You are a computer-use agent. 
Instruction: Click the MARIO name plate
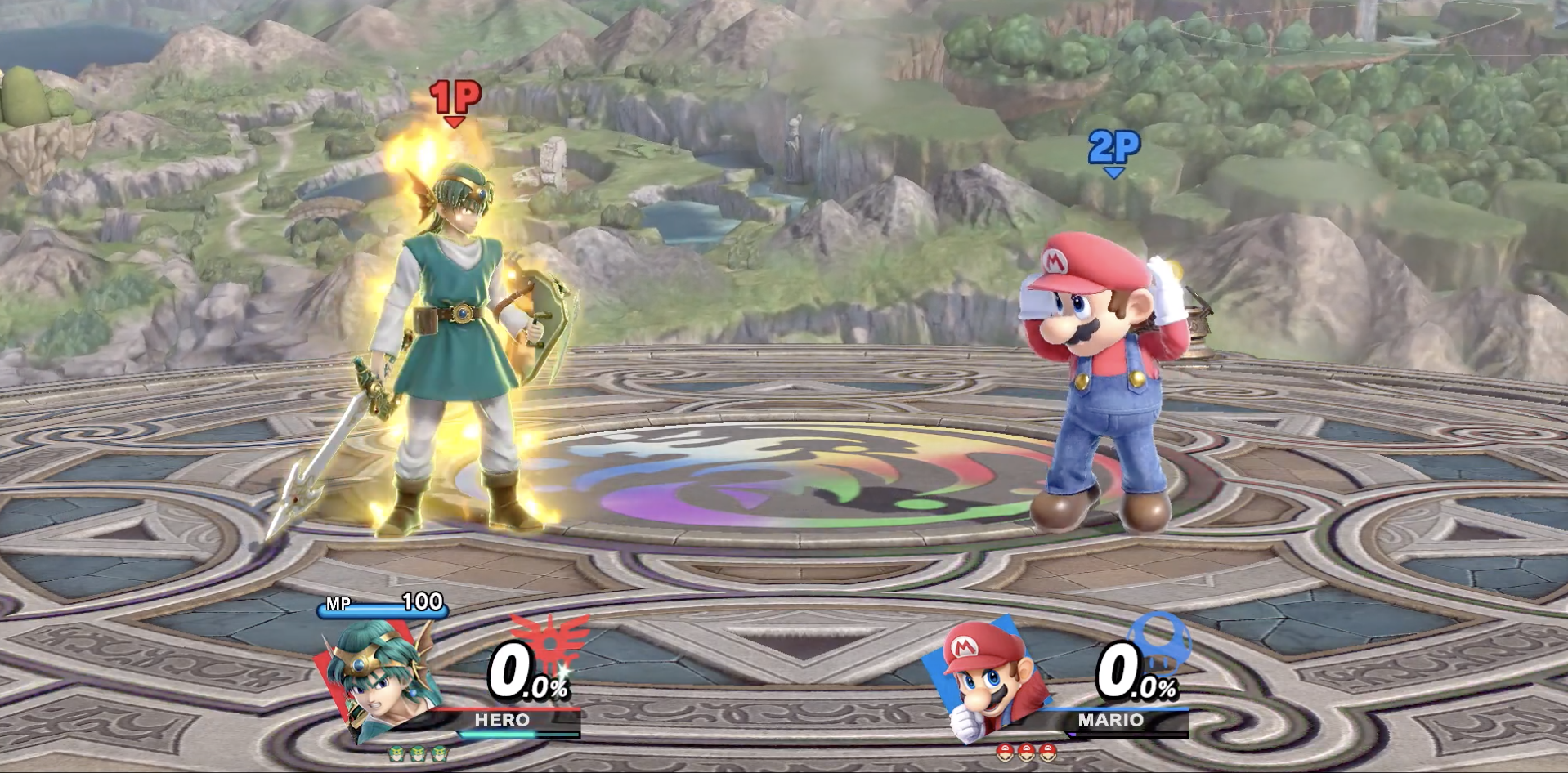[1110, 721]
